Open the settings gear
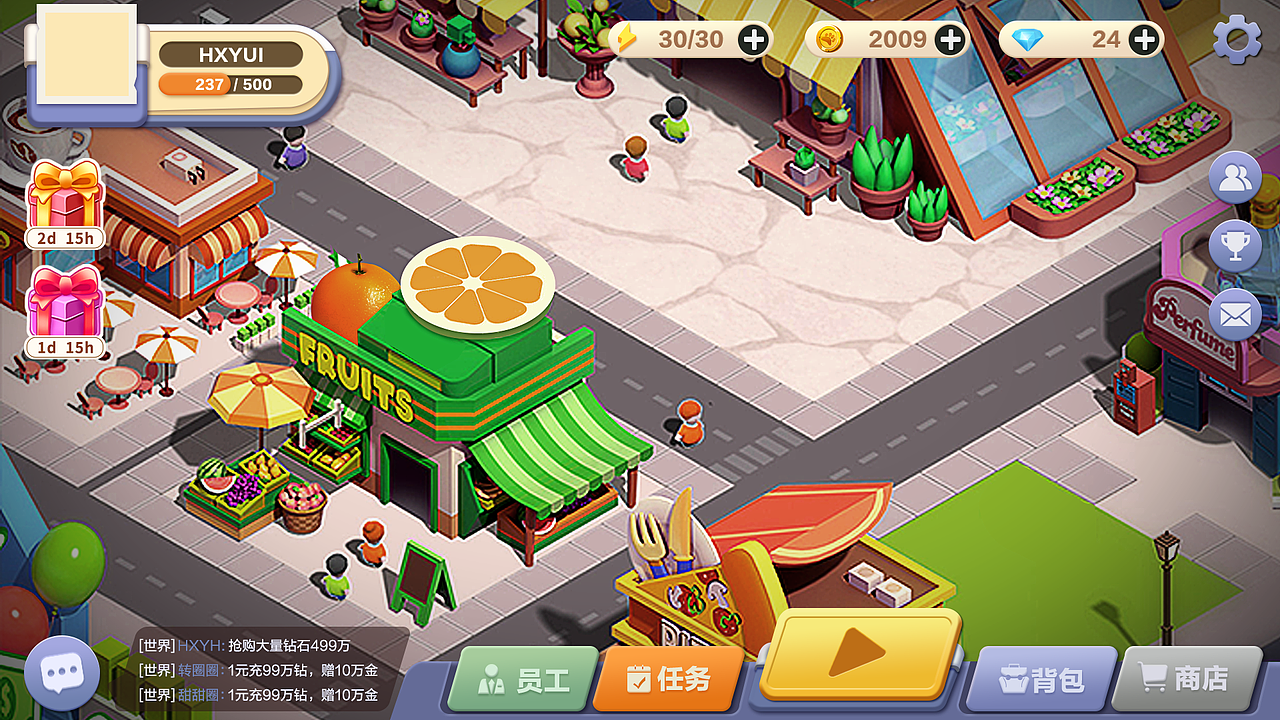 (1238, 38)
